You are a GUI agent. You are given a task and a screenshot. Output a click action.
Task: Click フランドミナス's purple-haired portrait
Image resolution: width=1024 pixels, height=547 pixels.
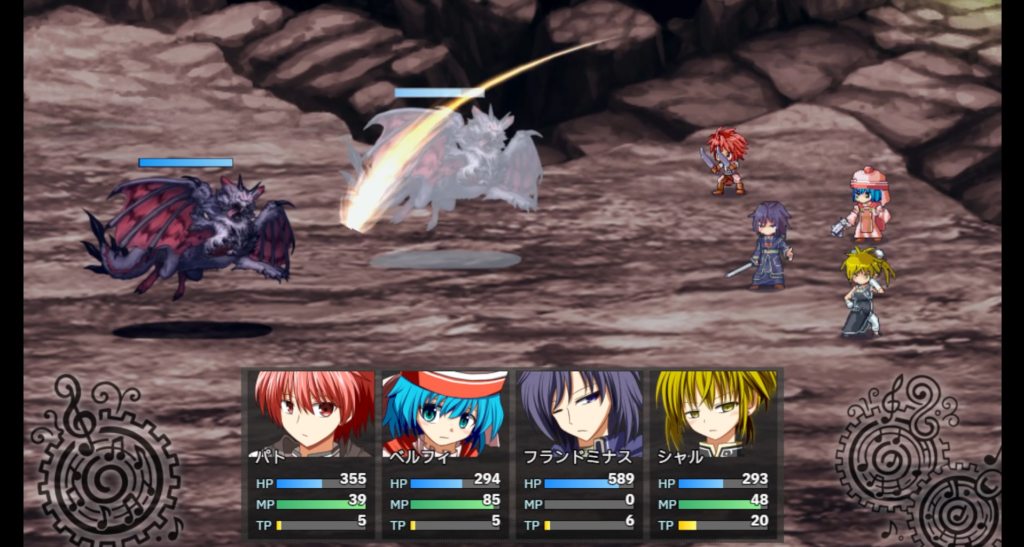pyautogui.click(x=580, y=412)
